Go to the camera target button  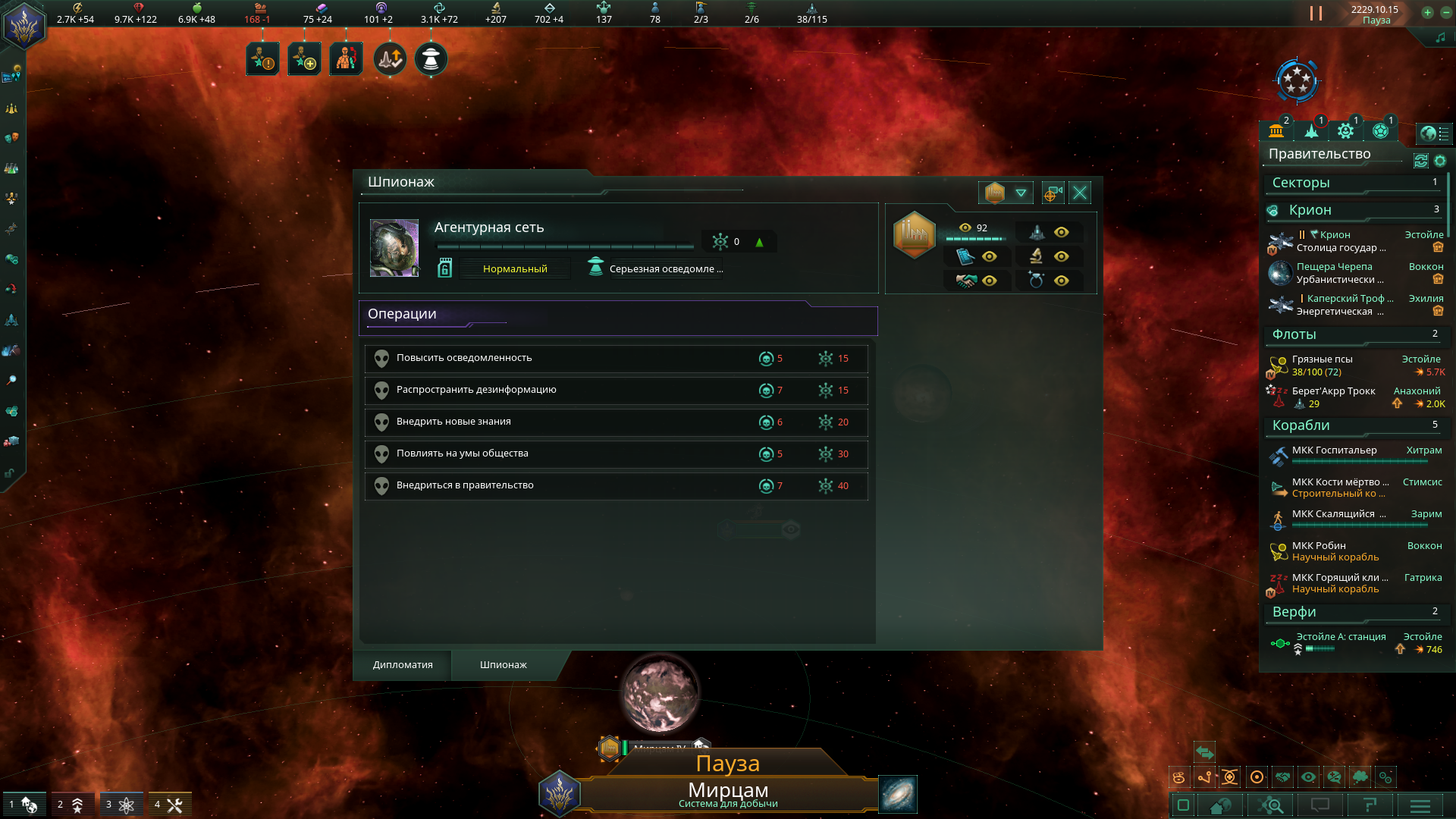click(1053, 193)
